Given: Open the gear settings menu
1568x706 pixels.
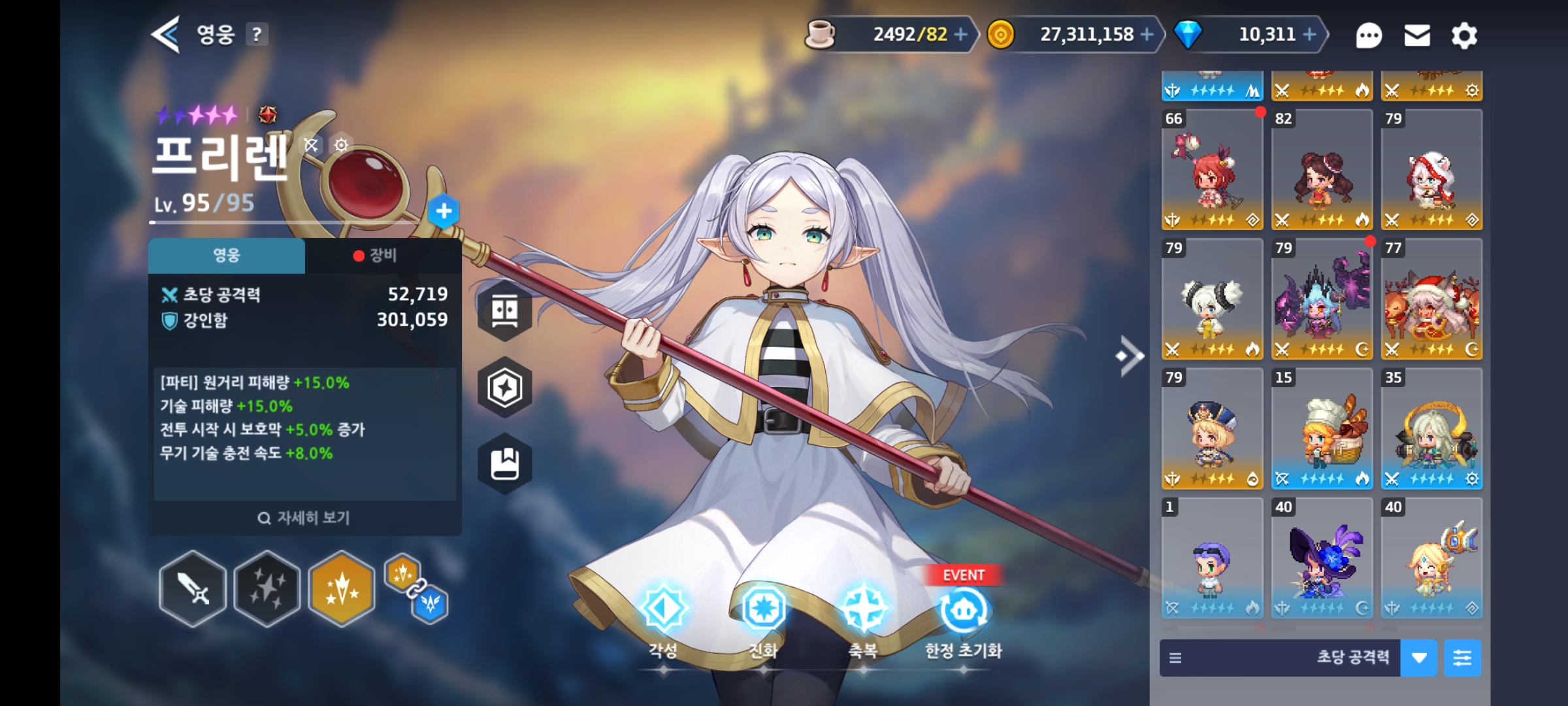Looking at the screenshot, I should click(x=1464, y=35).
